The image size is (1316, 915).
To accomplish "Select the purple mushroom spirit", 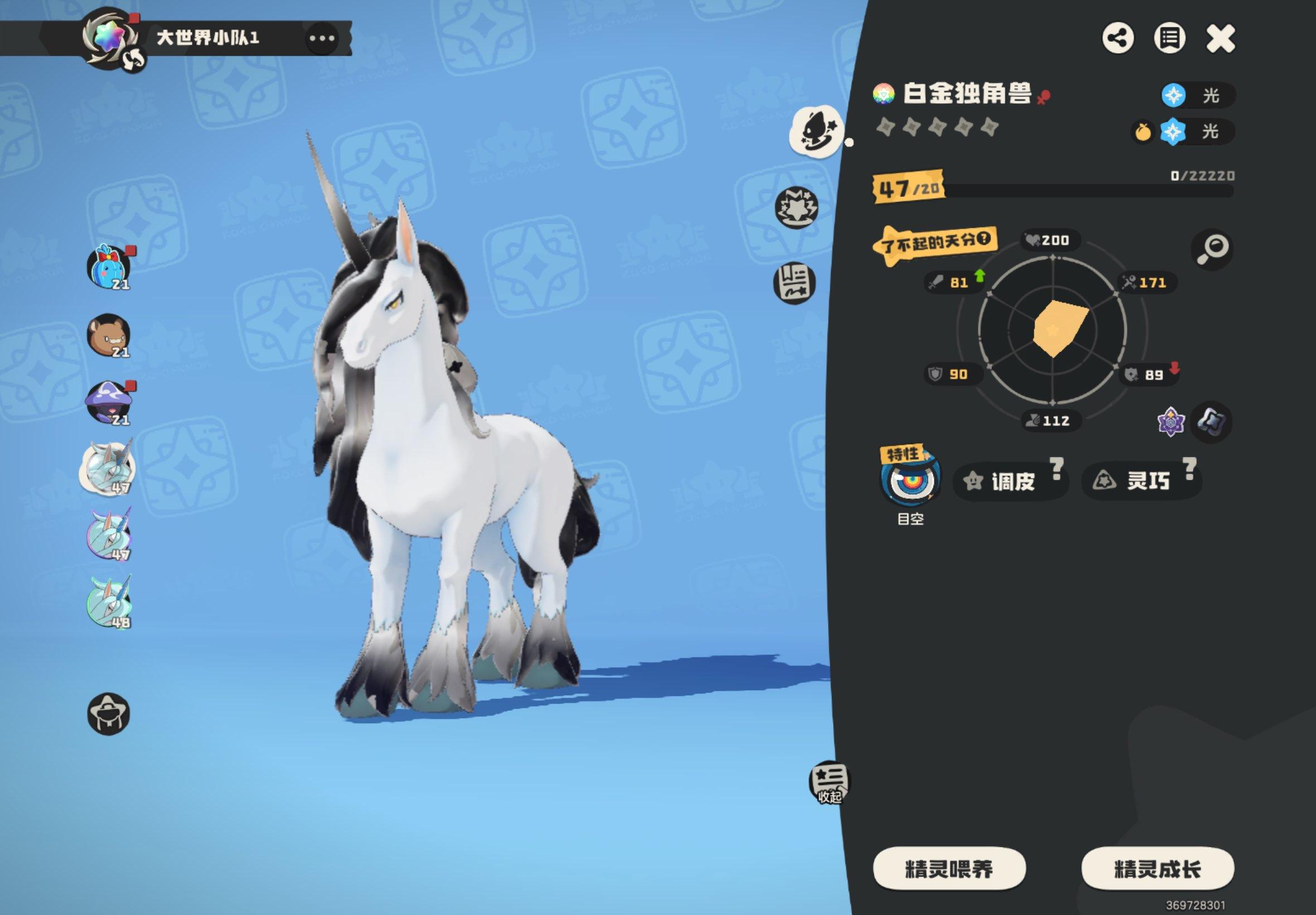I will 109,402.
